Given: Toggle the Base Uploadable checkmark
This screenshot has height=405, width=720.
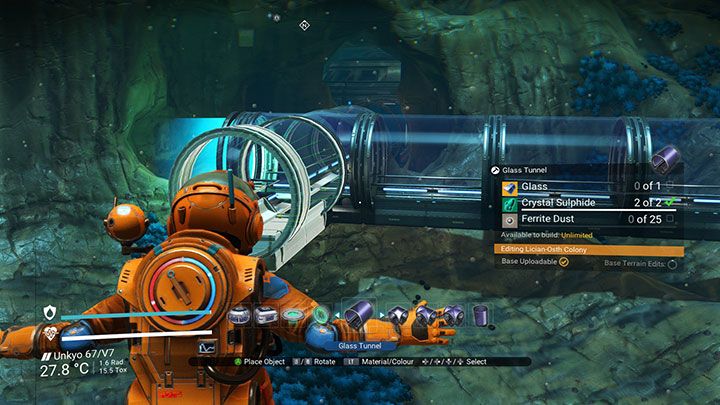Looking at the screenshot, I should [563, 262].
